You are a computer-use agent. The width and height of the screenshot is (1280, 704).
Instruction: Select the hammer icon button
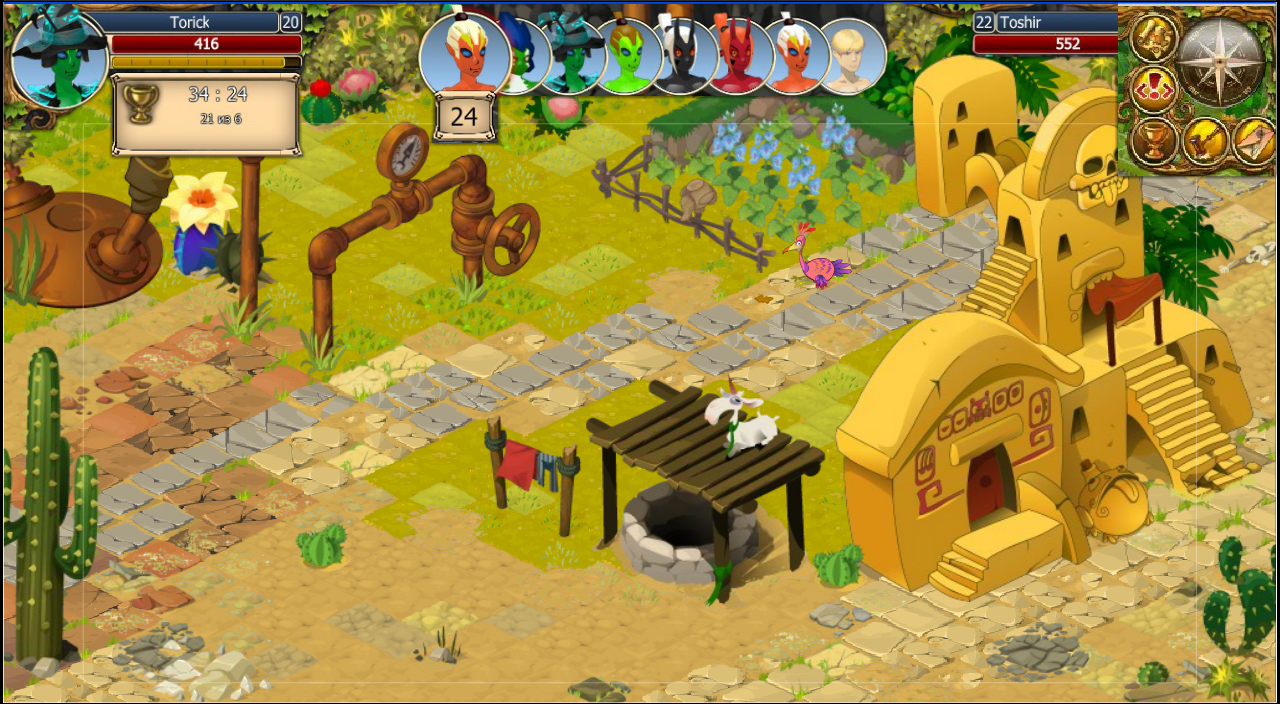coord(1204,143)
